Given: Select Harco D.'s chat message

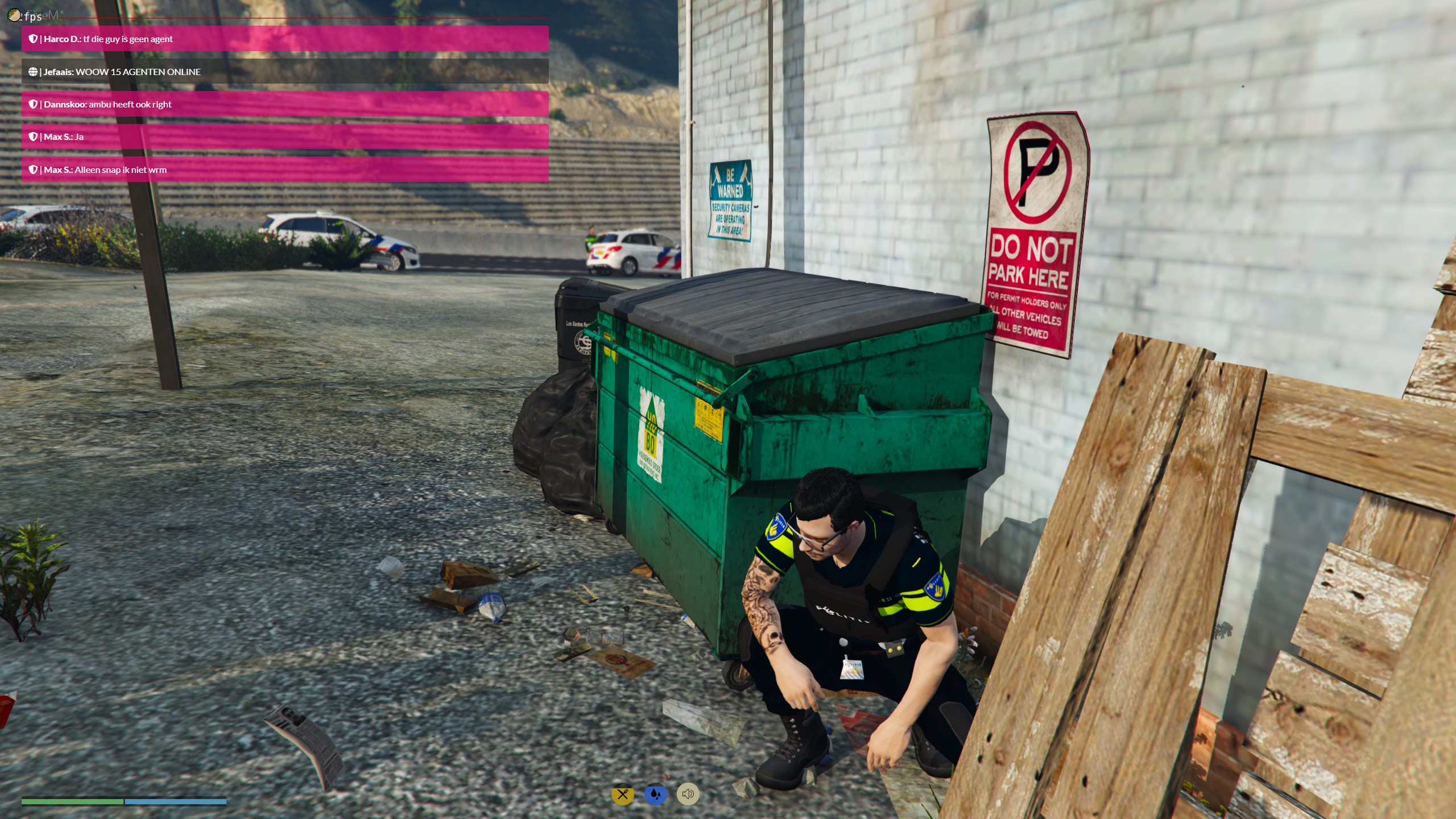Looking at the screenshot, I should pos(284,39).
